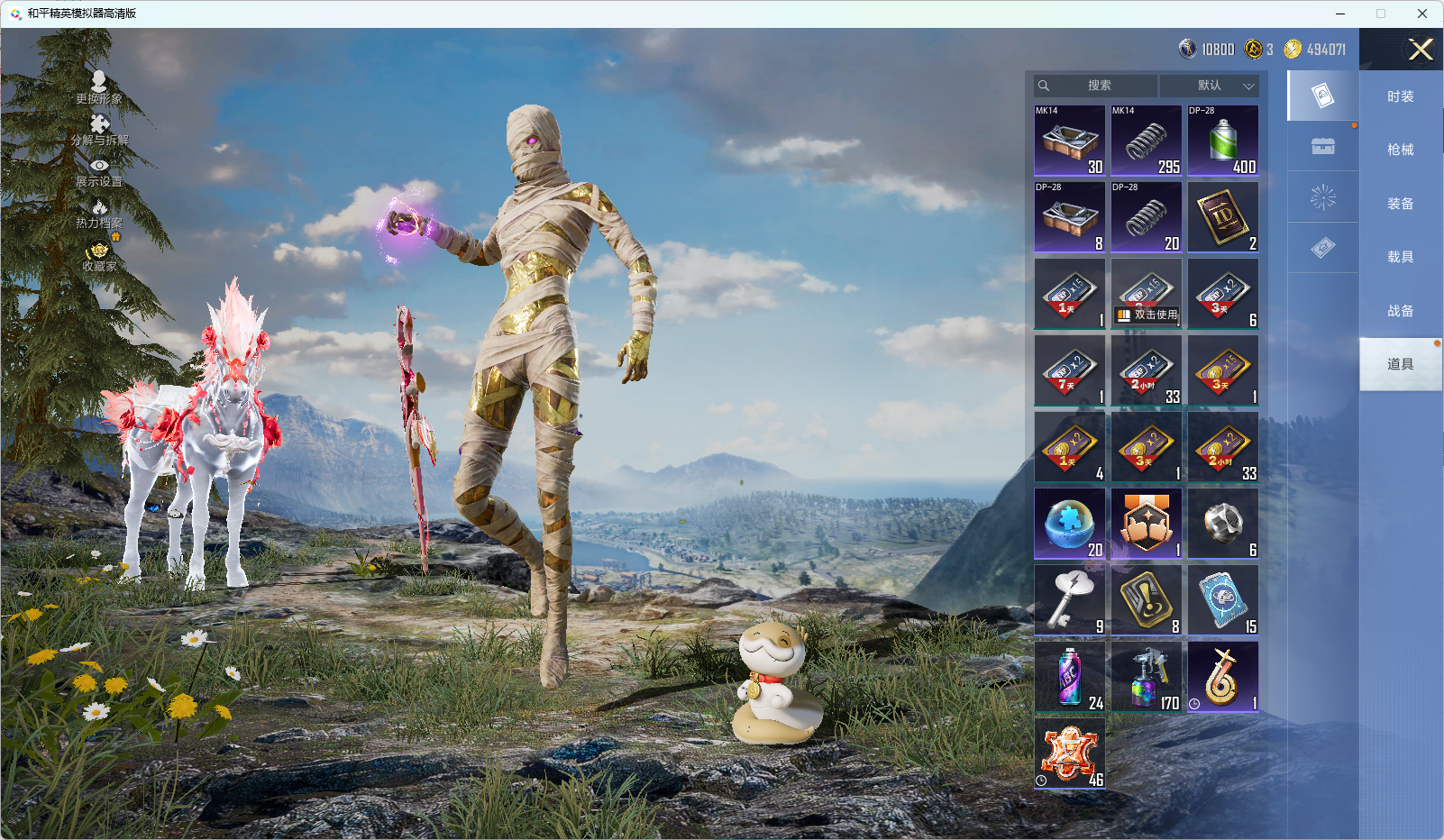
Task: Switch to the 时装 category tab
Action: [x=1400, y=96]
